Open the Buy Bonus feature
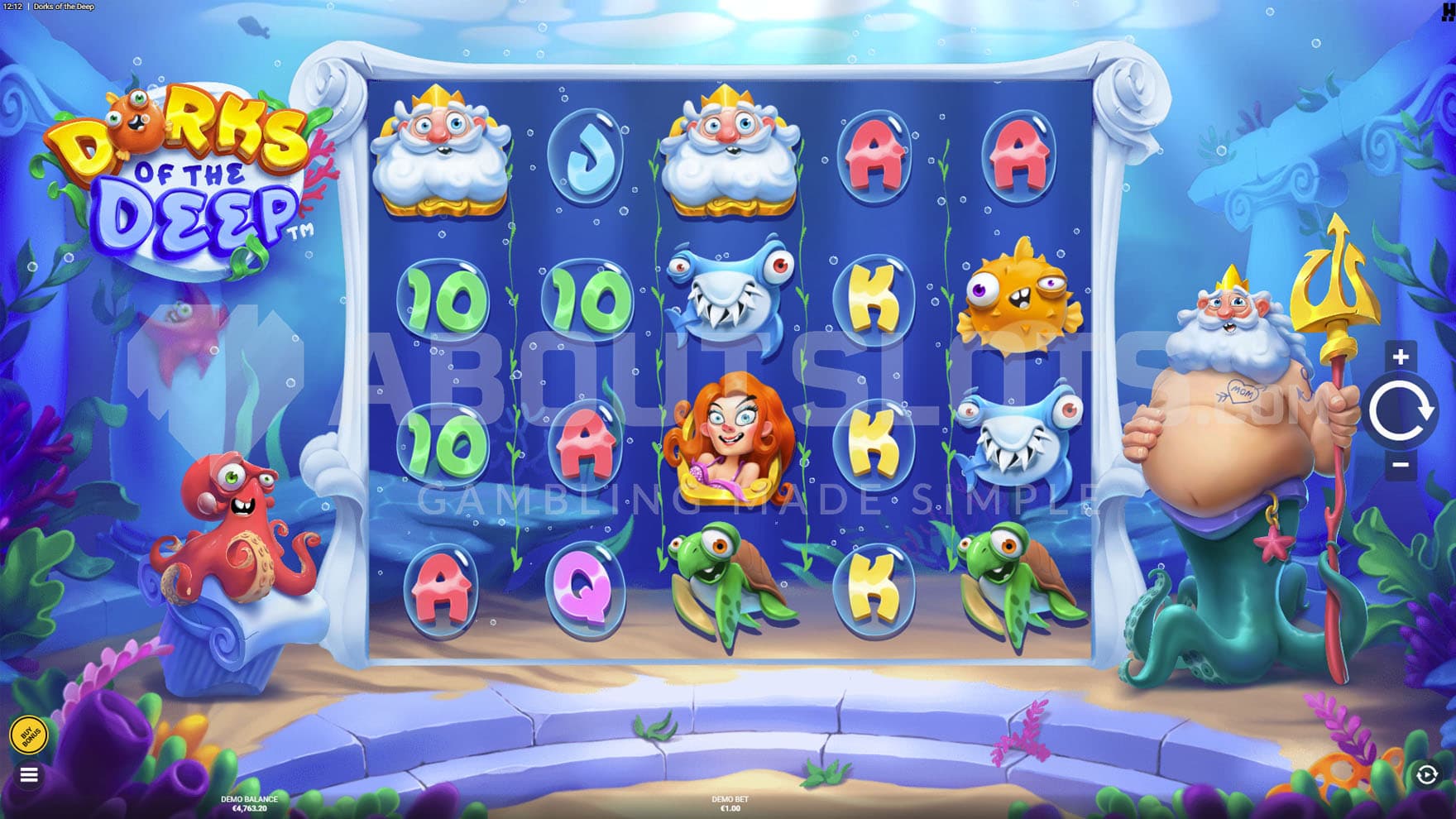 [x=30, y=734]
